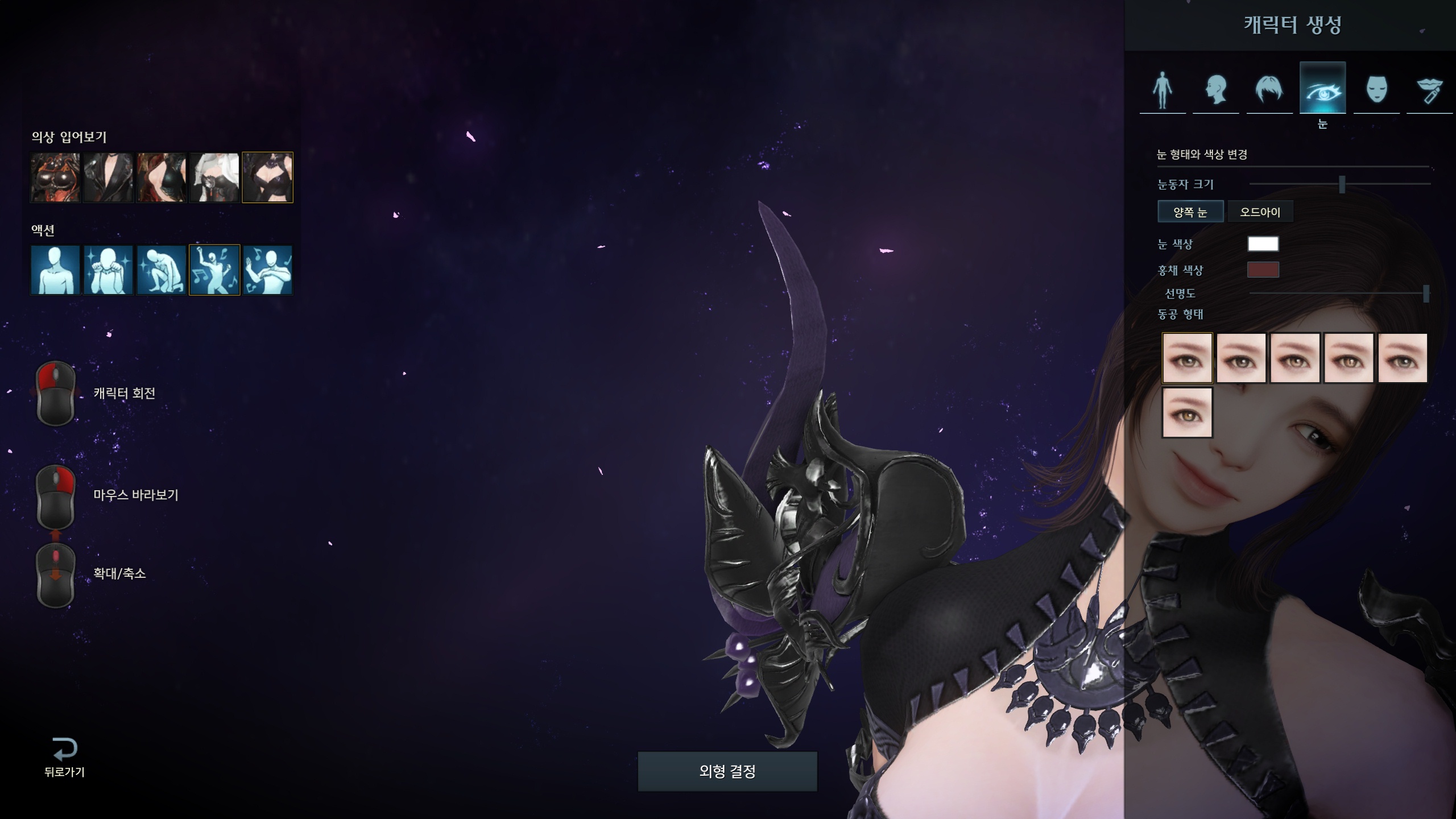The height and width of the screenshot is (819, 1456).
Task: Switch to the body shape tab
Action: [x=1163, y=89]
